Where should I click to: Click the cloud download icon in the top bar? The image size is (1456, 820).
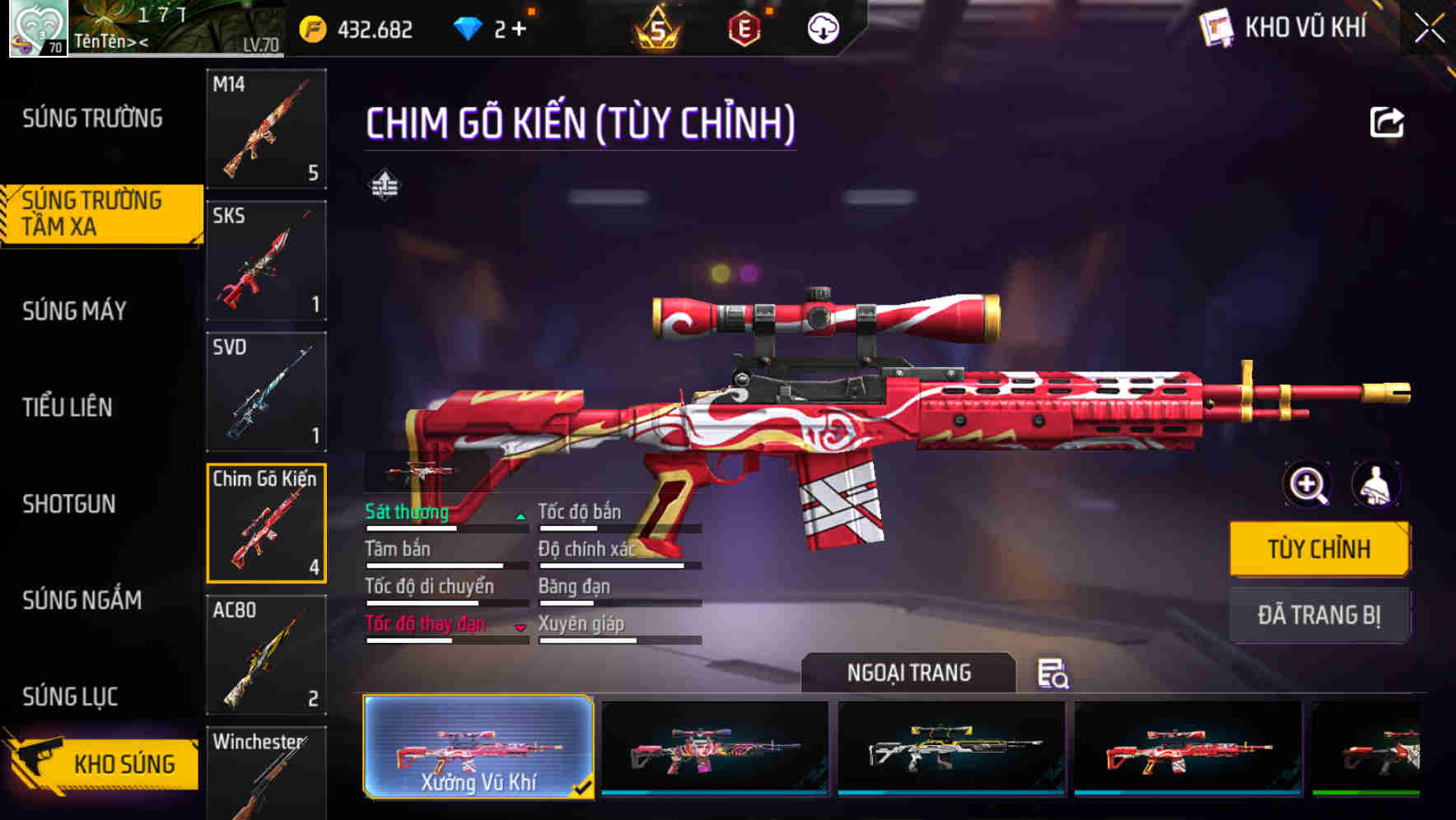click(x=821, y=28)
